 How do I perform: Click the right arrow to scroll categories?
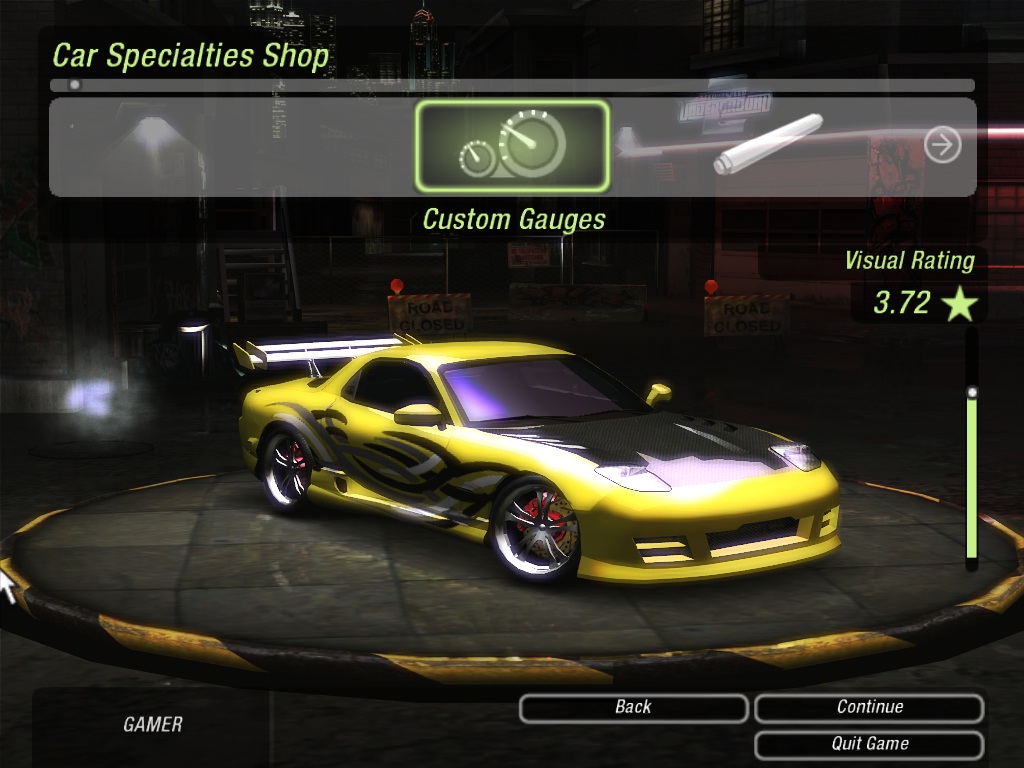pyautogui.click(x=942, y=146)
